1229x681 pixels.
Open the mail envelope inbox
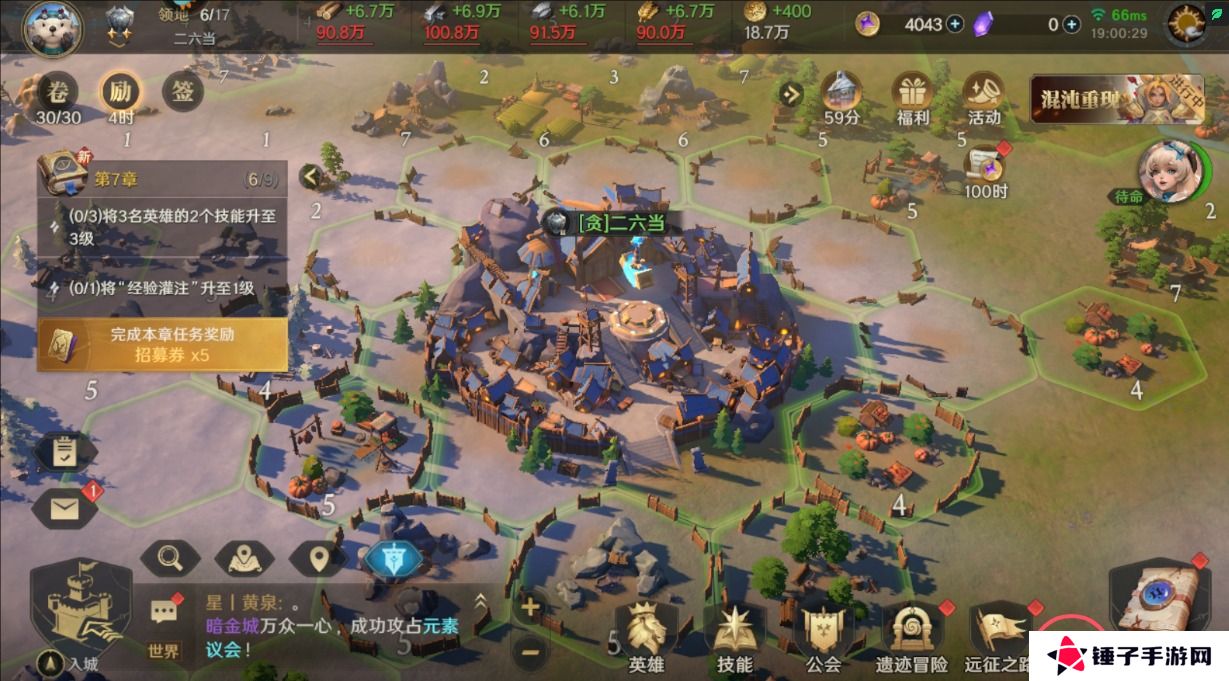(65, 509)
